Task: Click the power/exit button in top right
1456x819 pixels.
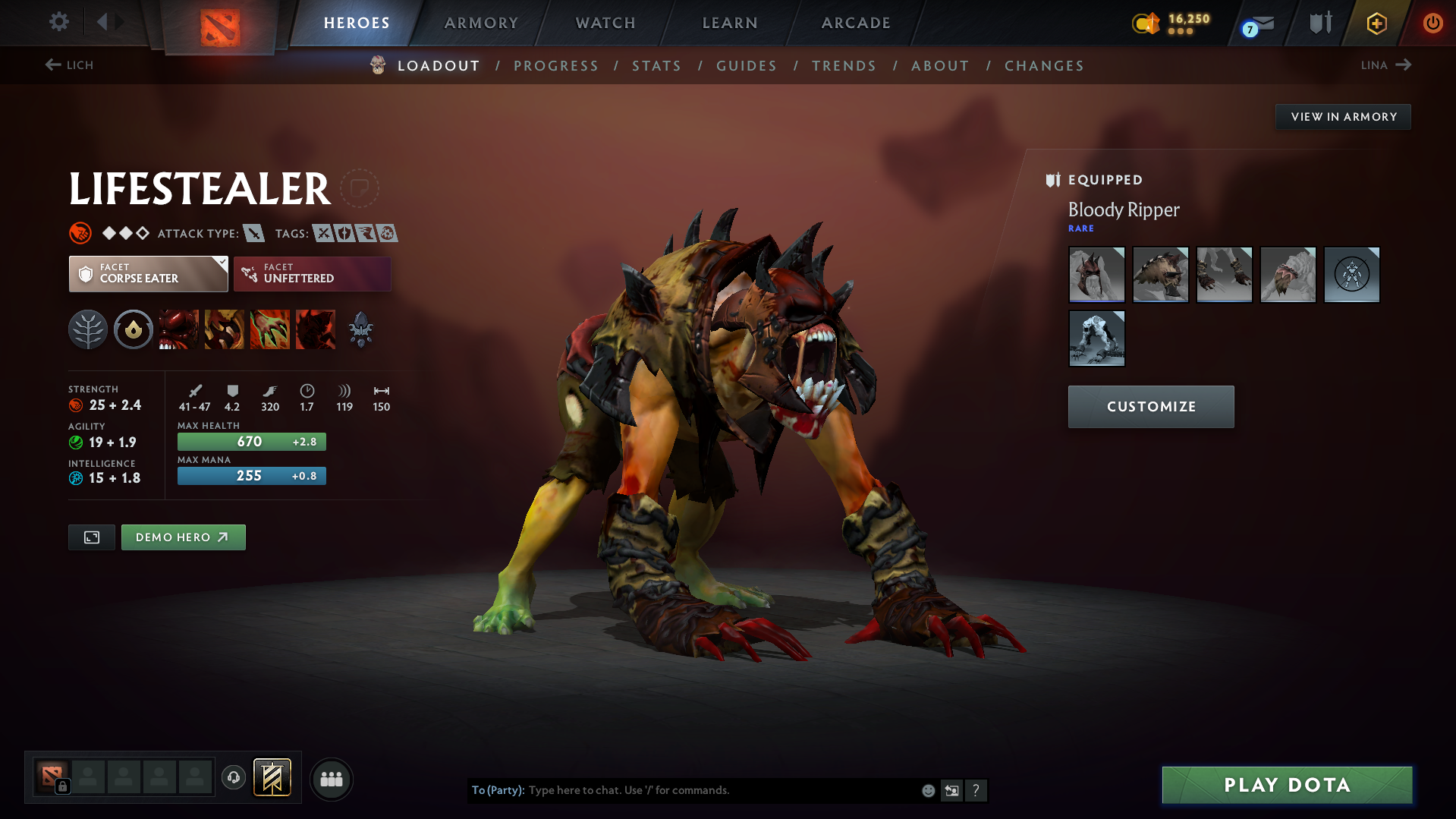Action: pos(1432,23)
